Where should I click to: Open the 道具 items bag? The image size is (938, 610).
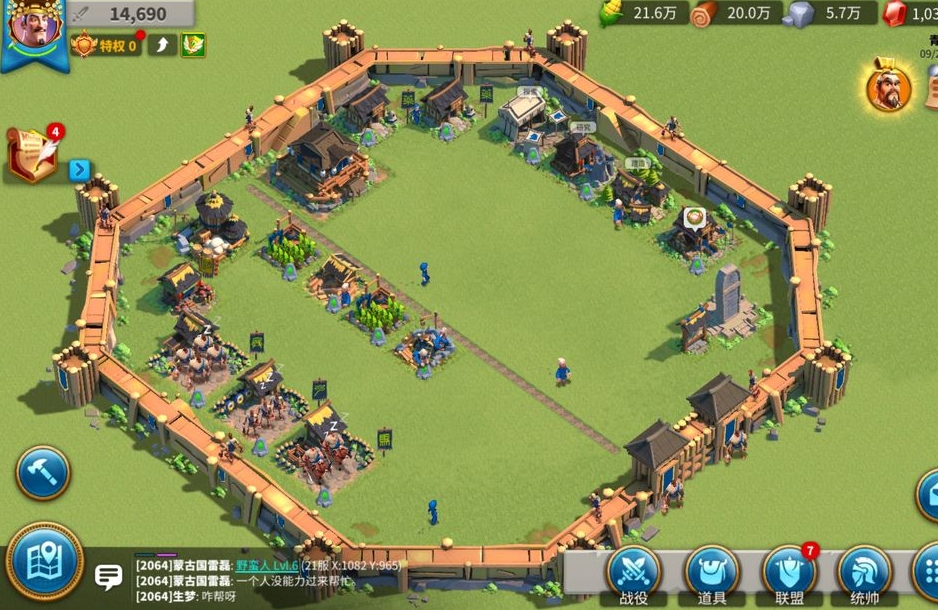[x=712, y=574]
